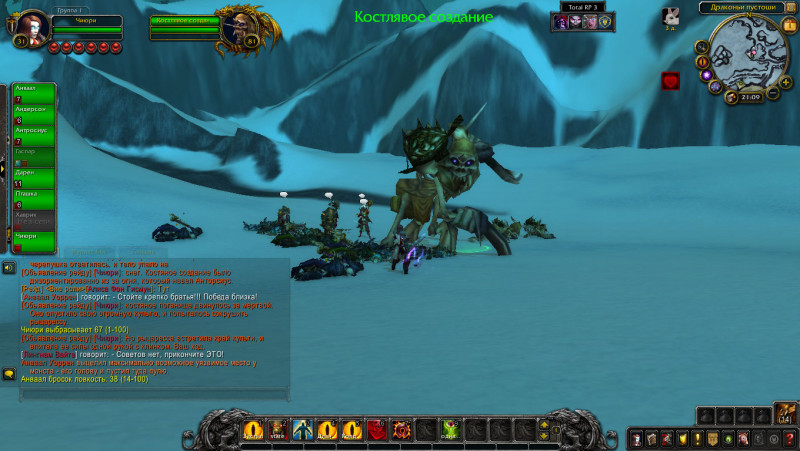Viewport: 800px width, 451px height.
Task: Click the player portrait of Чиюри
Action: 30,28
